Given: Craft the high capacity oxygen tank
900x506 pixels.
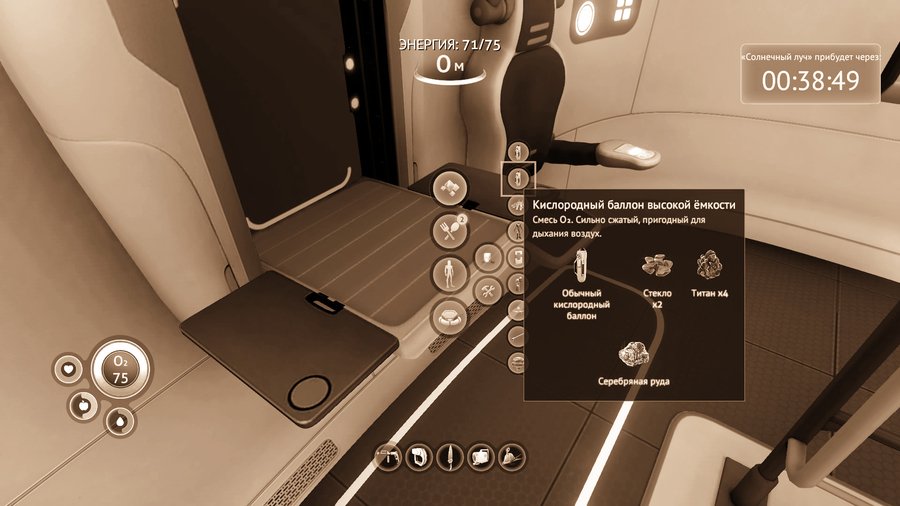Looking at the screenshot, I should point(518,179).
